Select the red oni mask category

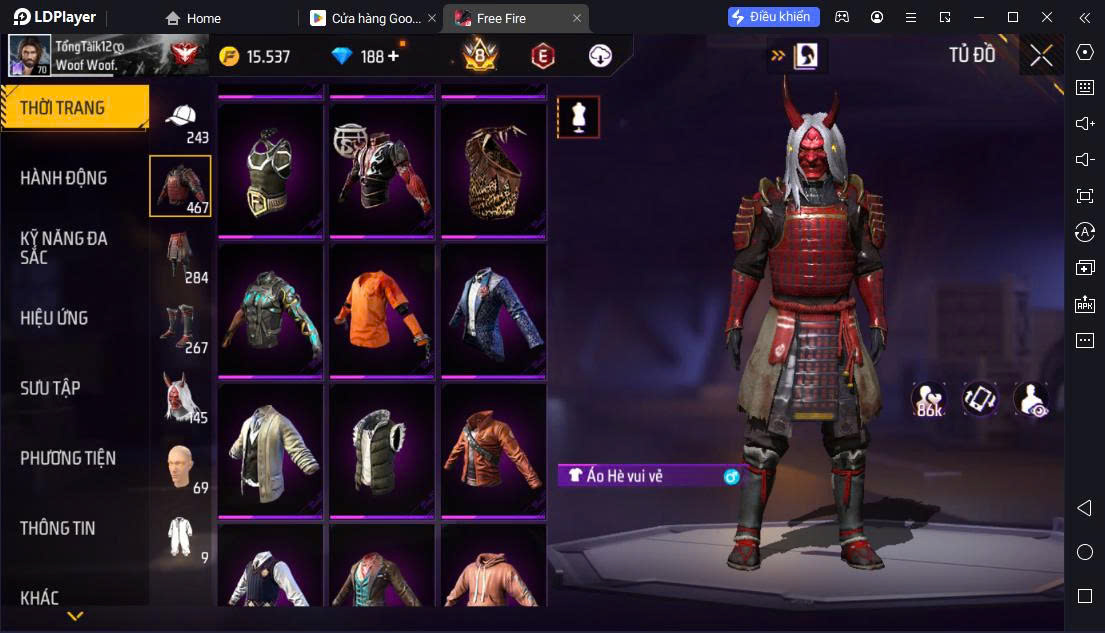181,397
